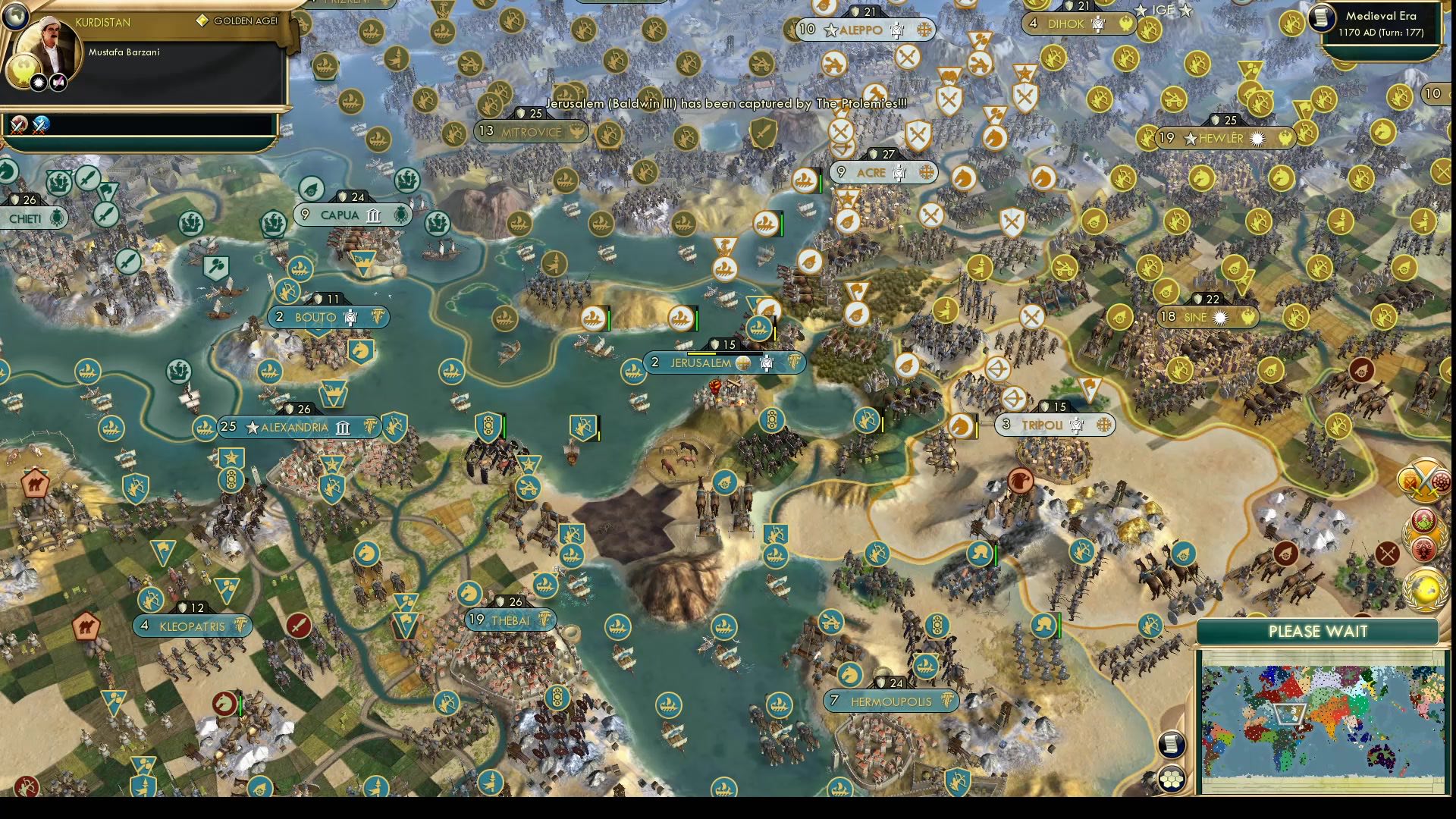The width and height of the screenshot is (1456, 819).
Task: Click the Golden Age diamond icon
Action: pyautogui.click(x=202, y=22)
